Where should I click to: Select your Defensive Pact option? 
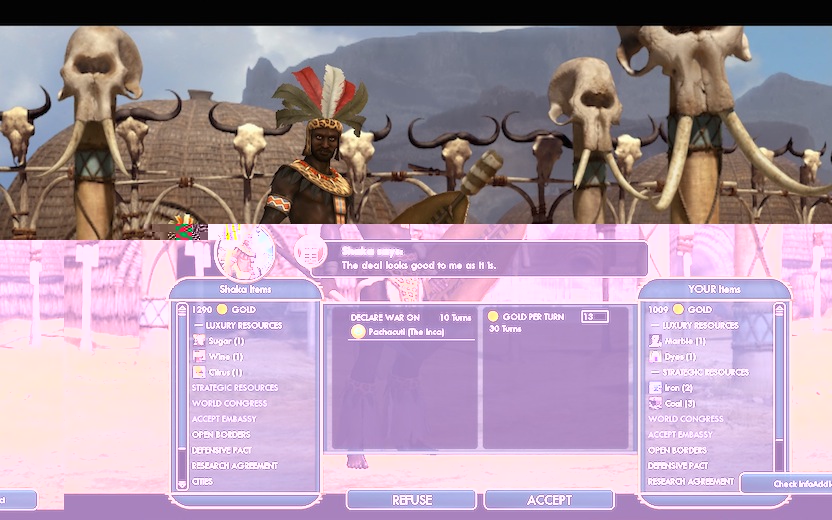point(677,466)
